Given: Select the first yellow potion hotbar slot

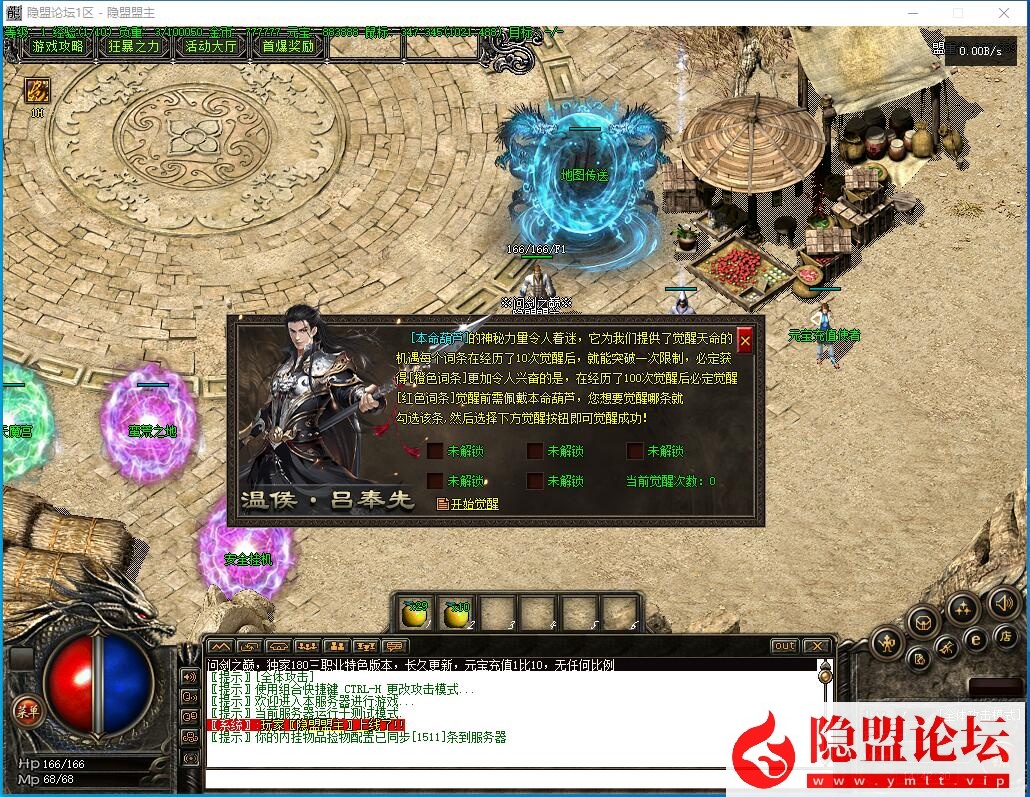Looking at the screenshot, I should pyautogui.click(x=414, y=613).
